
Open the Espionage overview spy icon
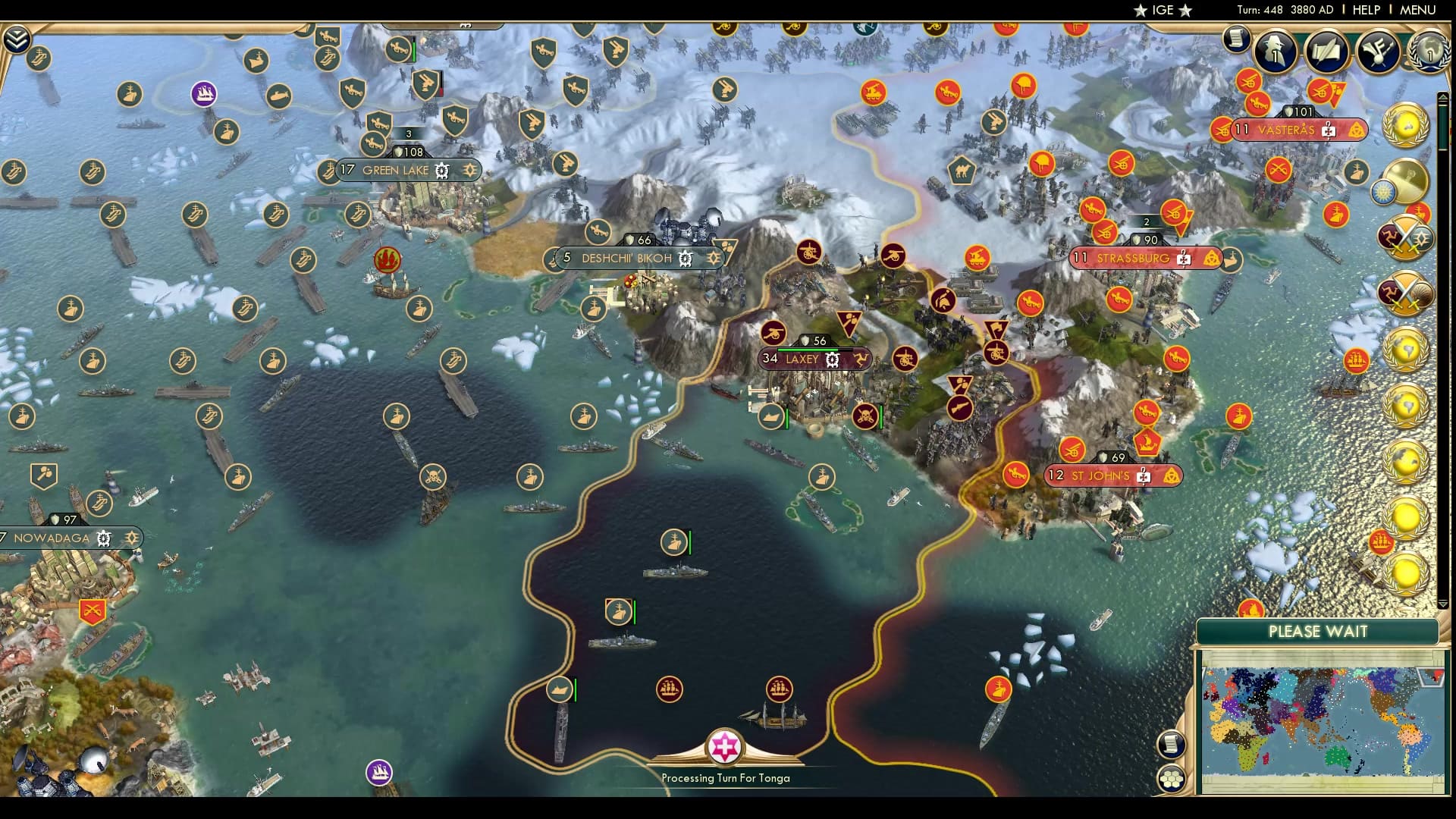coord(1274,51)
